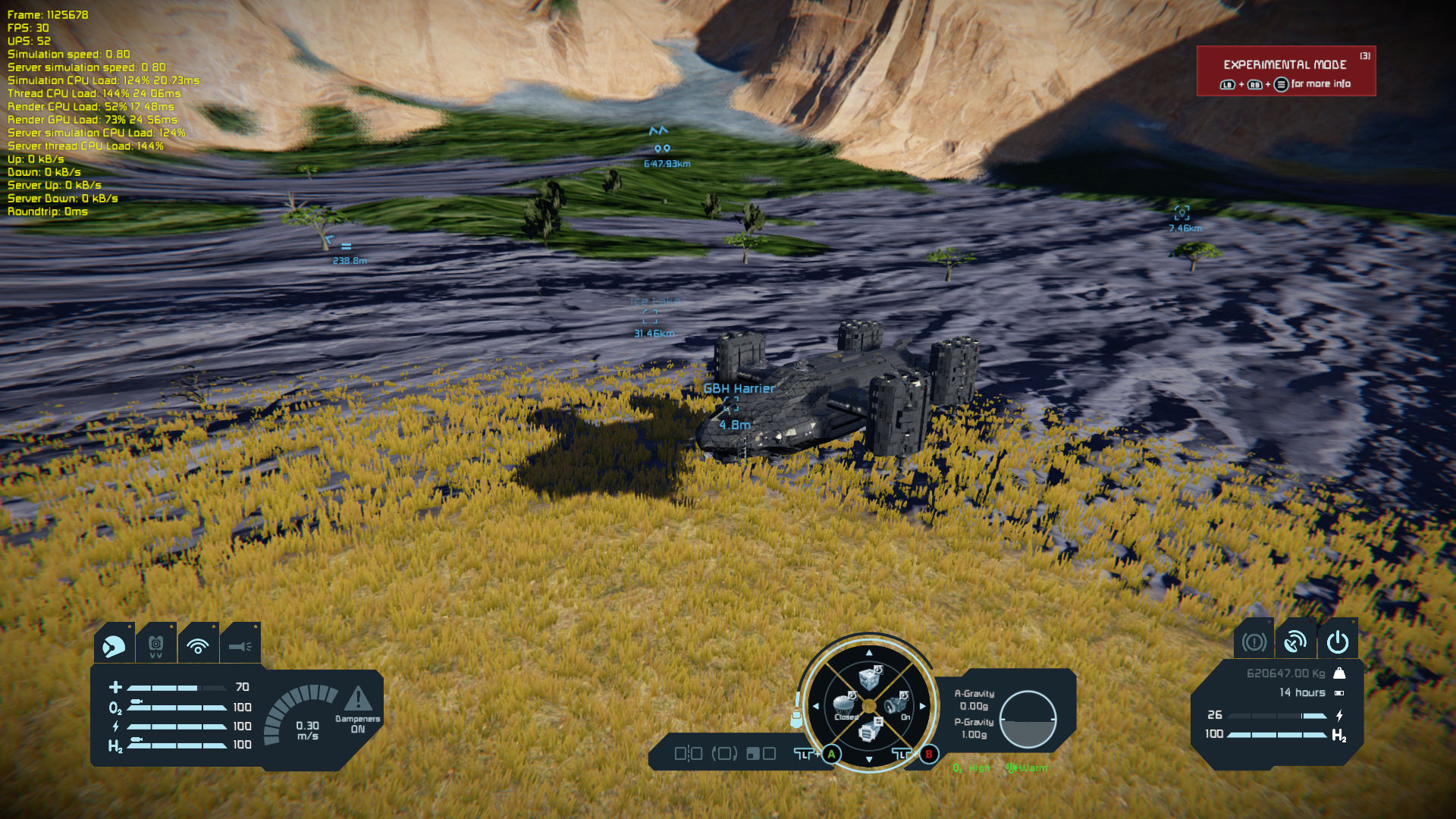Select the GBH Harrier ship marker

click(731, 404)
